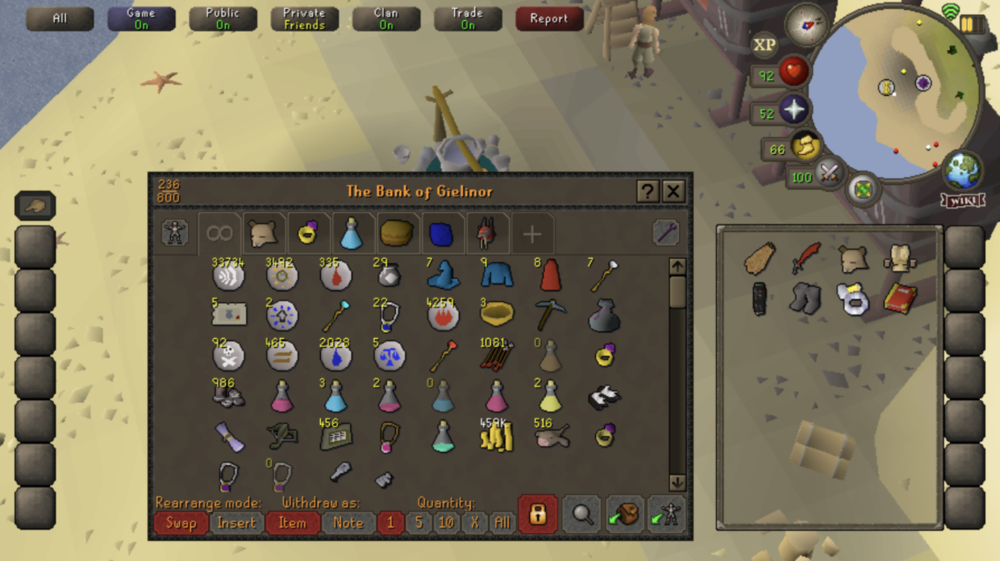Add a new bank tab with plus
1000x561 pixels.
(x=532, y=234)
